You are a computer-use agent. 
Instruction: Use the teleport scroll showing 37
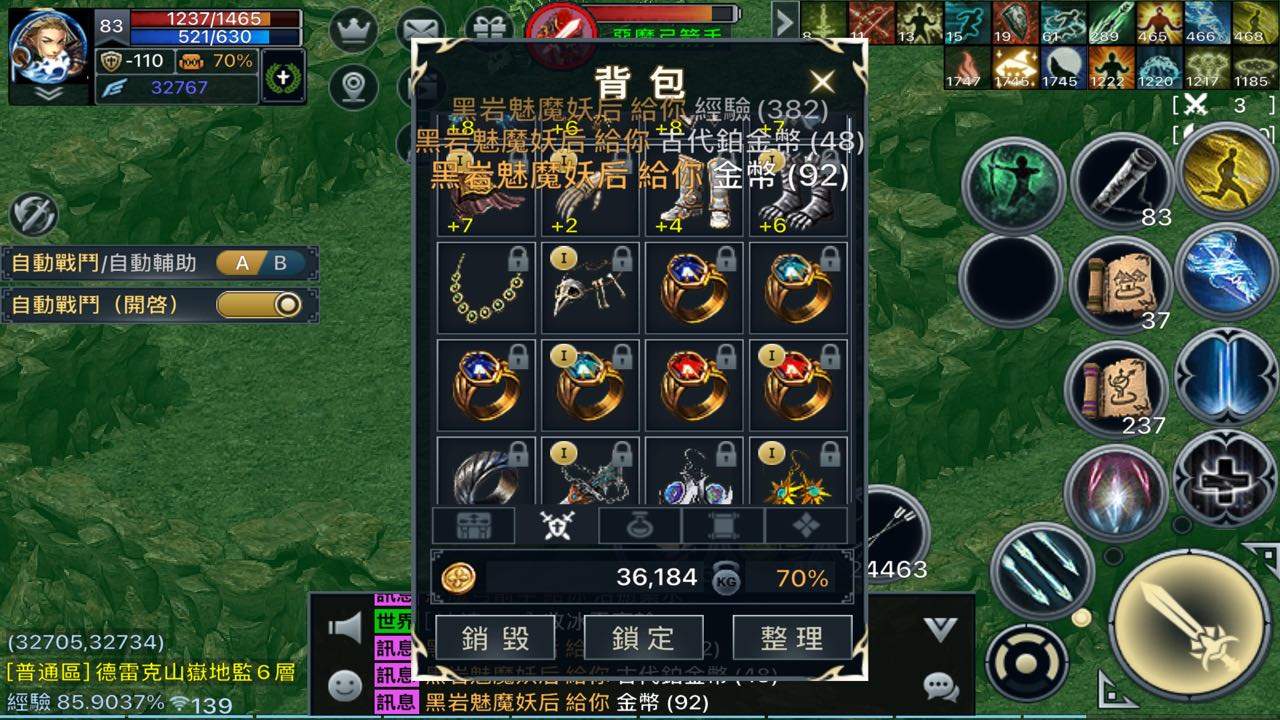tap(1118, 283)
